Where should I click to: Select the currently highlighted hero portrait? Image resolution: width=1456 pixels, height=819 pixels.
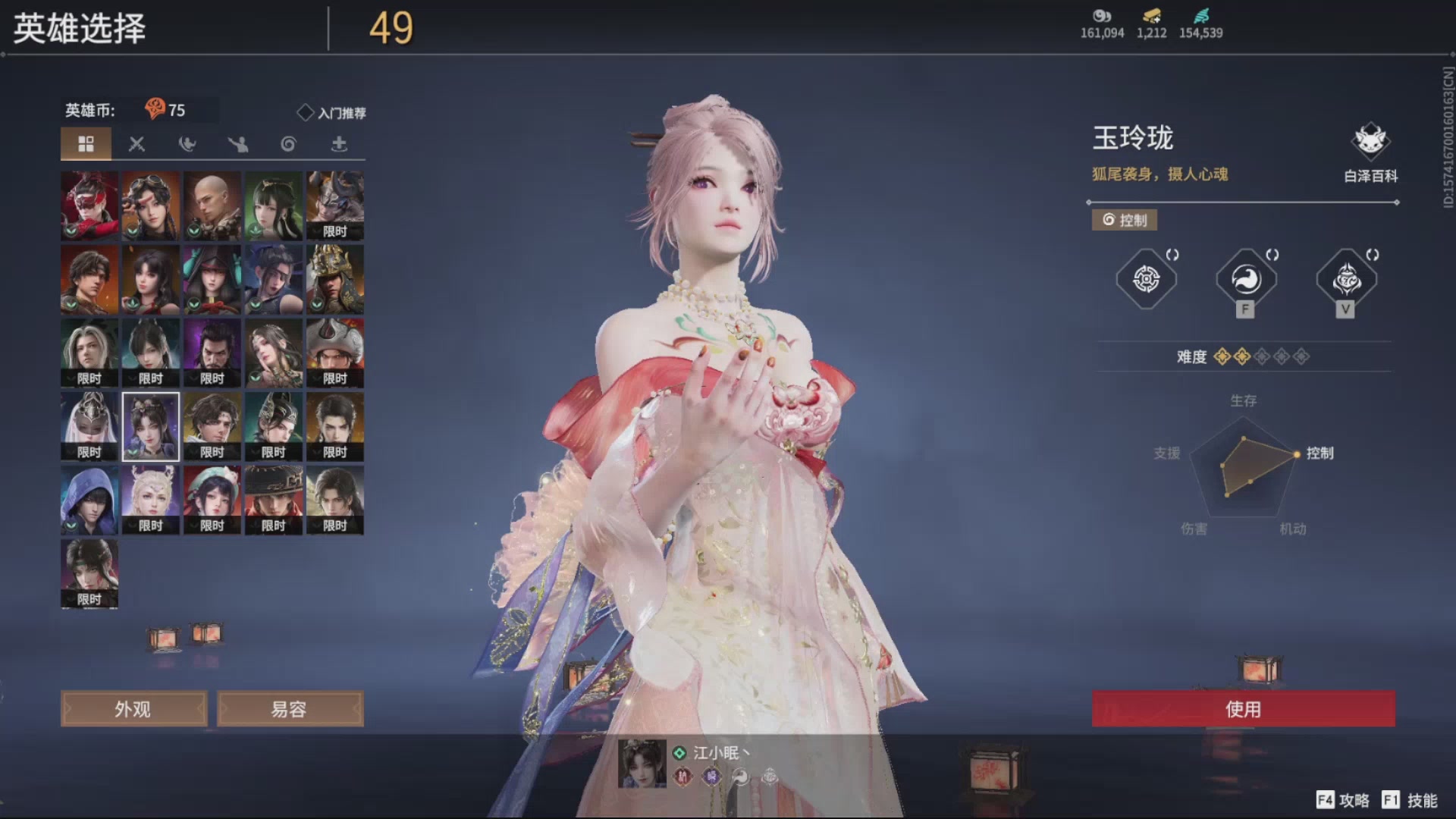150,425
